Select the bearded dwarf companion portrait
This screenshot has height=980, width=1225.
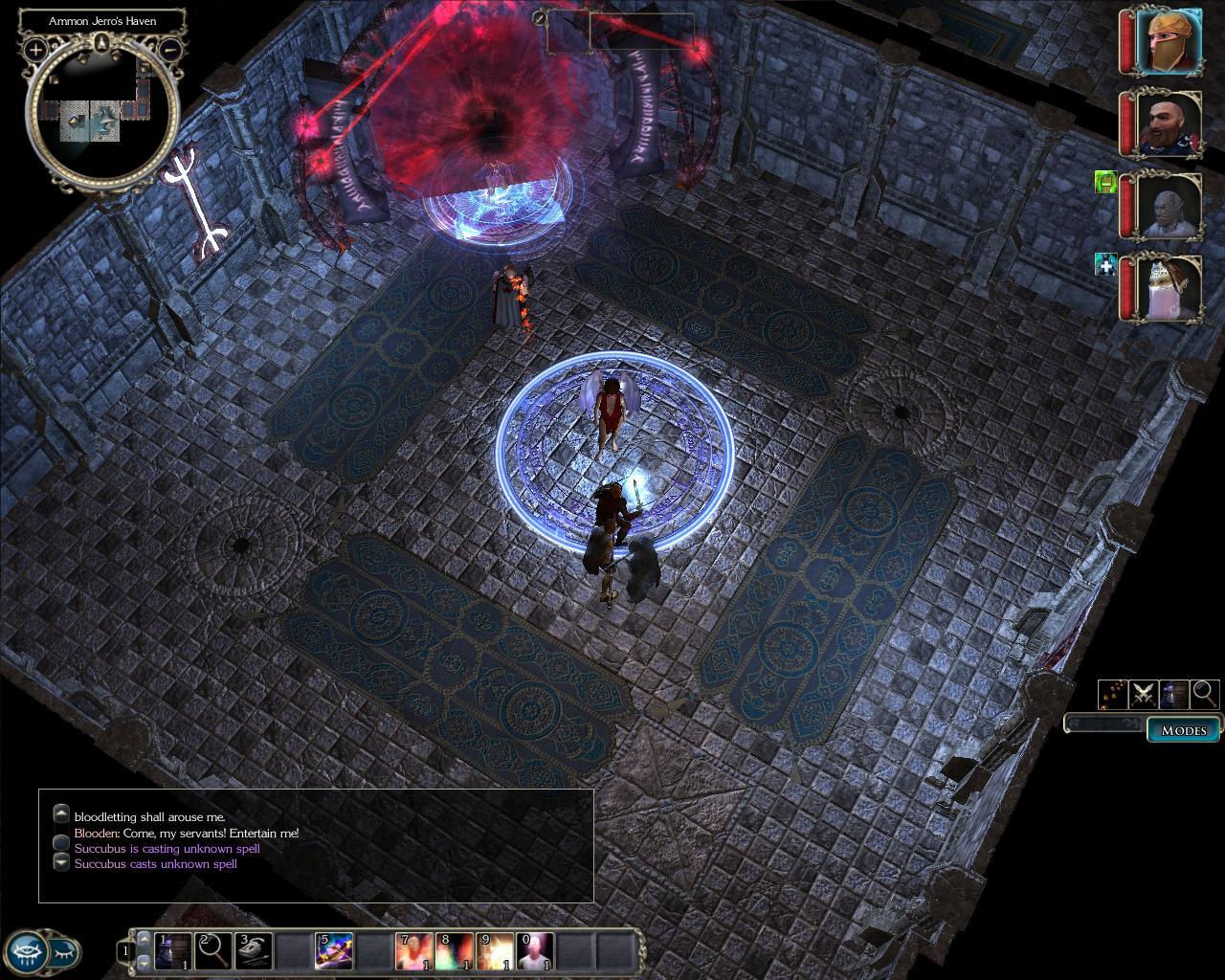[1169, 122]
